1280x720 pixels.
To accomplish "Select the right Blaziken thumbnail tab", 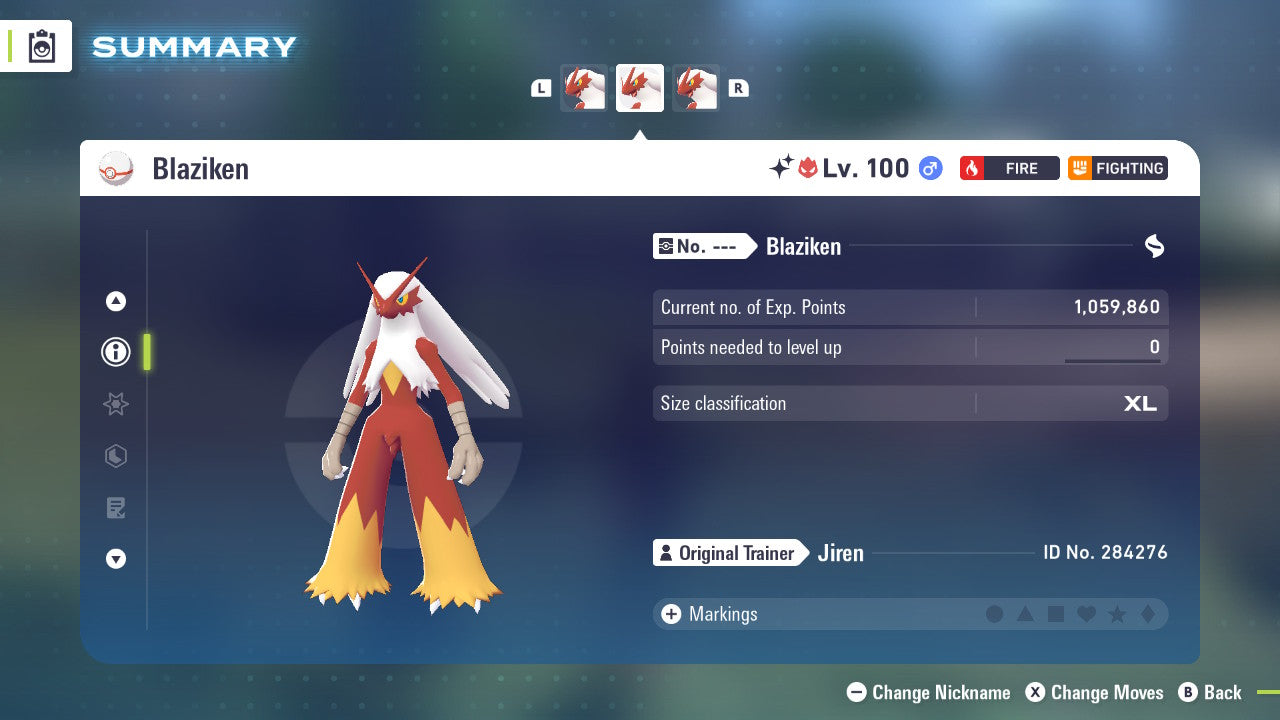I will click(696, 87).
